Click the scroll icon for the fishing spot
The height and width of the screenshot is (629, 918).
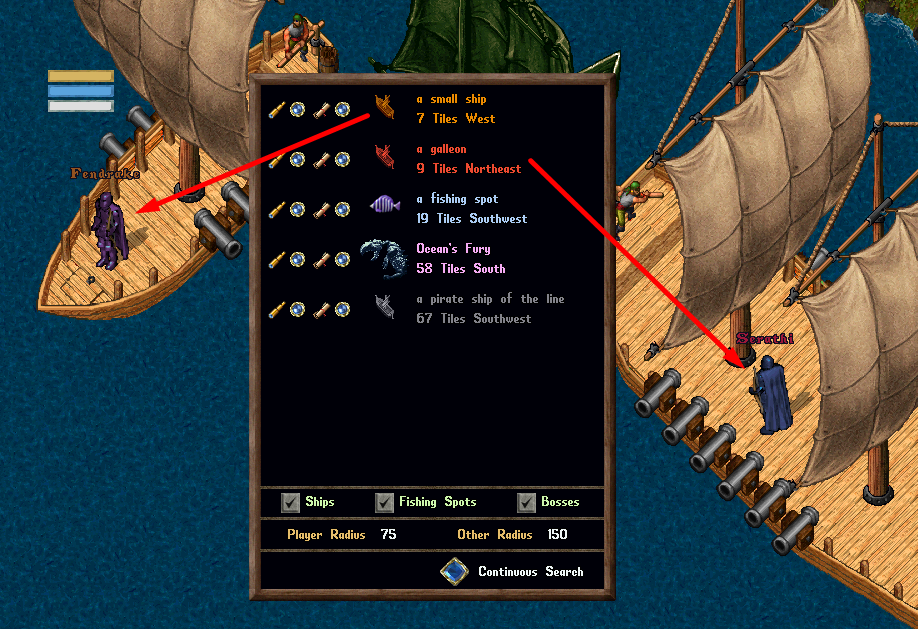tap(322, 209)
